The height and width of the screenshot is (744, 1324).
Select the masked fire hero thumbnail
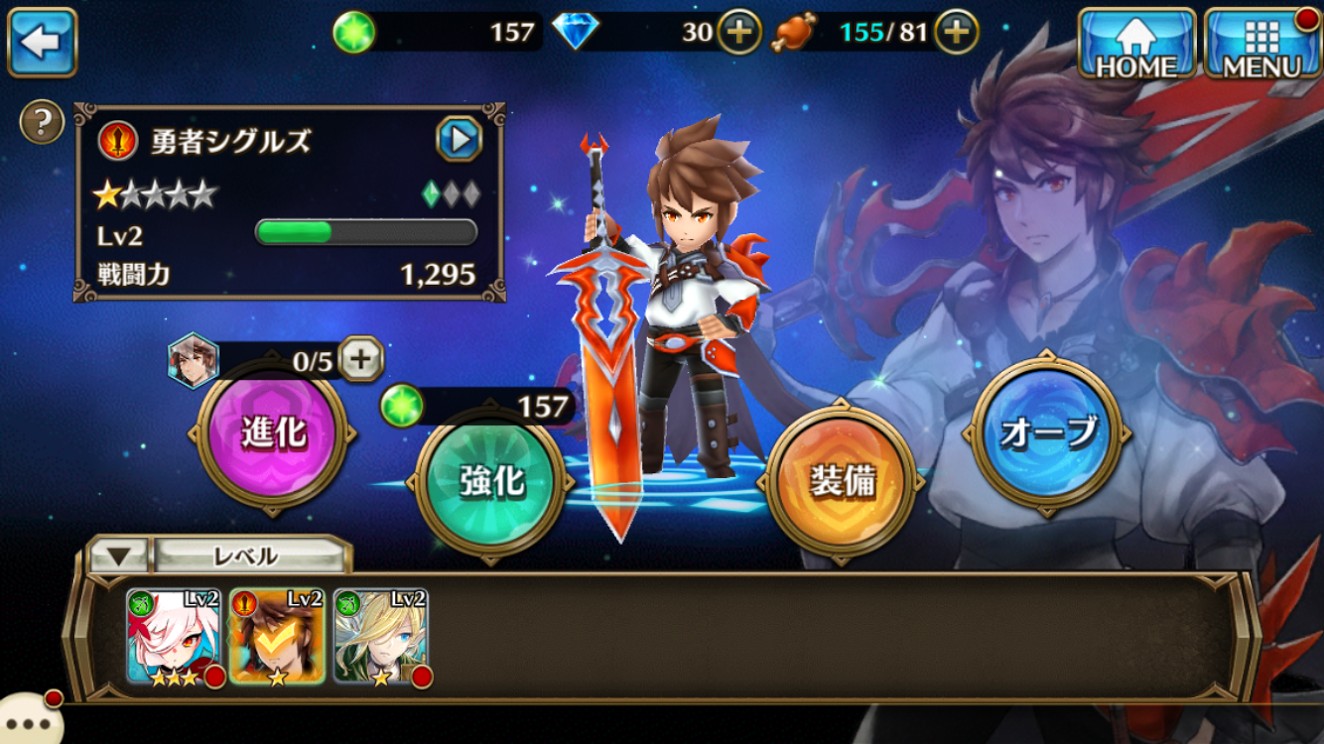tap(277, 637)
